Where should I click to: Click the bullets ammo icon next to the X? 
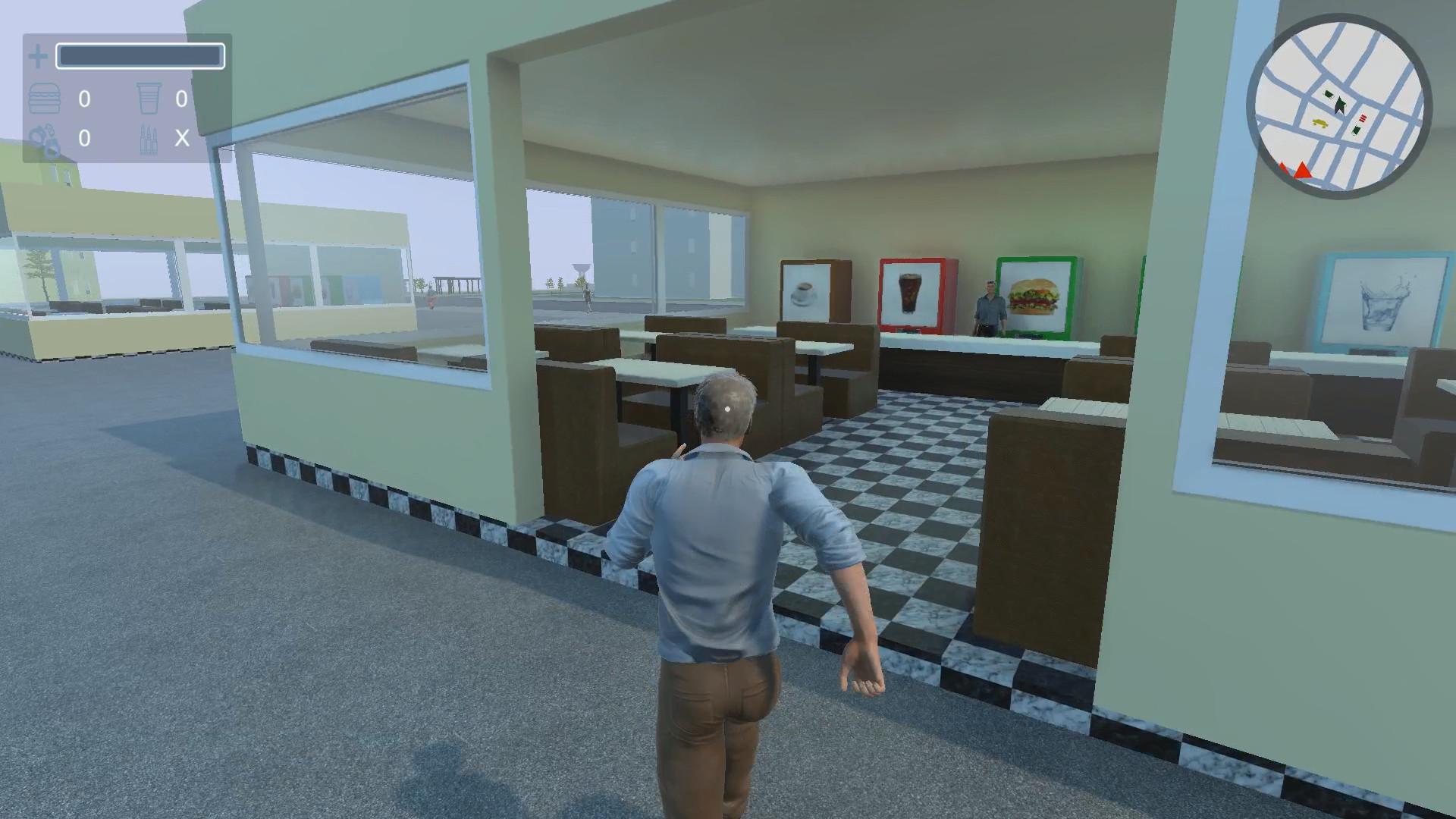(149, 140)
